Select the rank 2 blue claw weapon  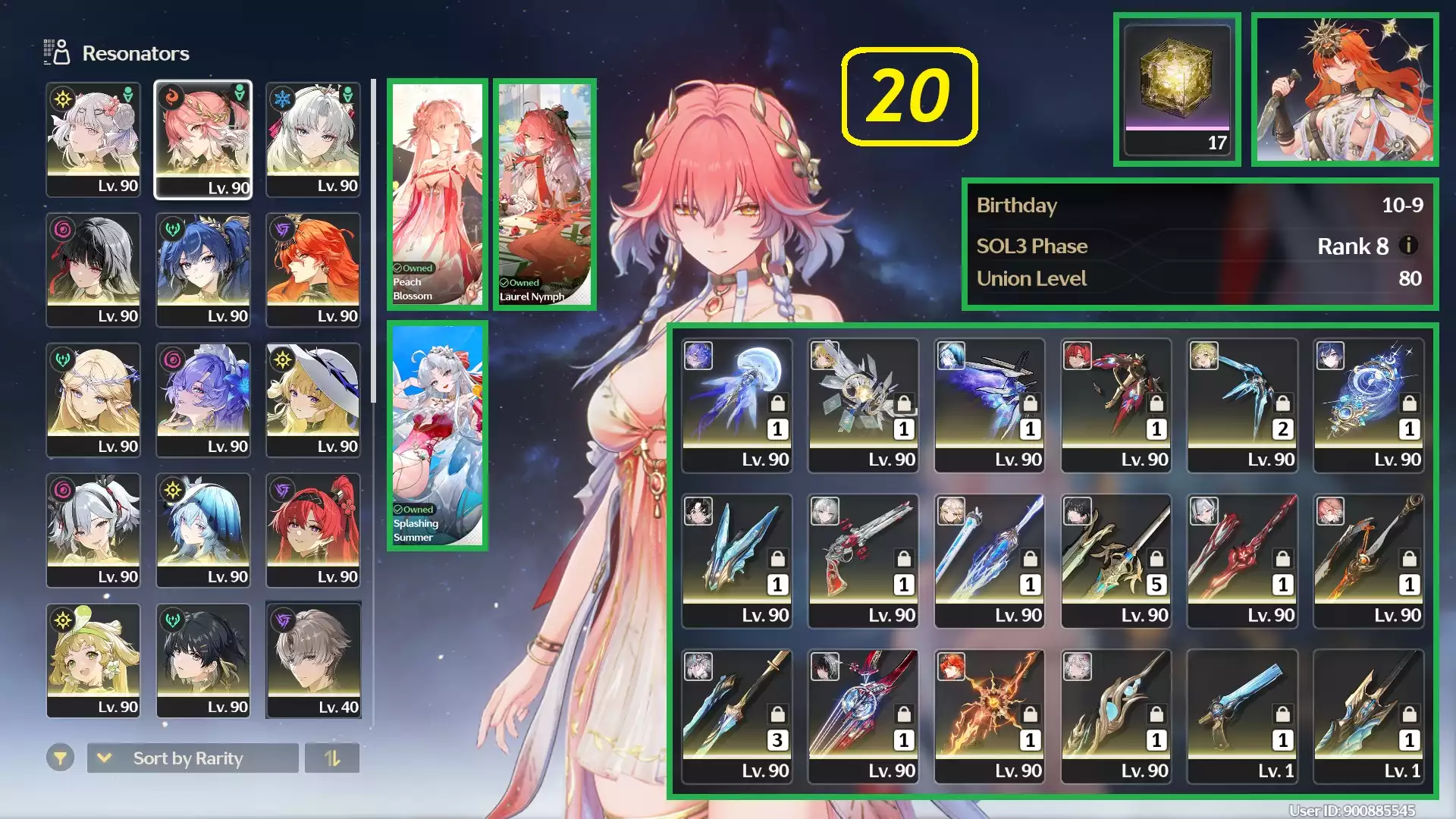(x=1242, y=406)
